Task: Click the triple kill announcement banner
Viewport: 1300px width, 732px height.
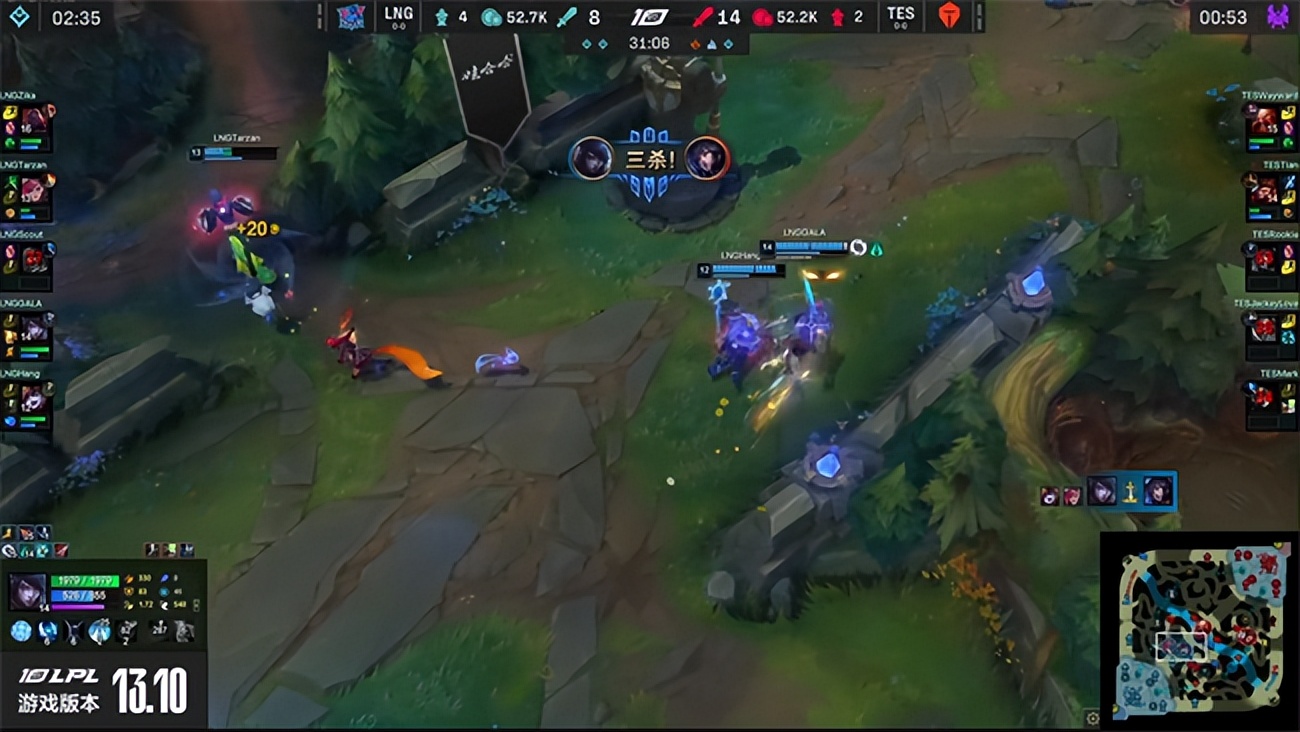Action: (x=650, y=157)
